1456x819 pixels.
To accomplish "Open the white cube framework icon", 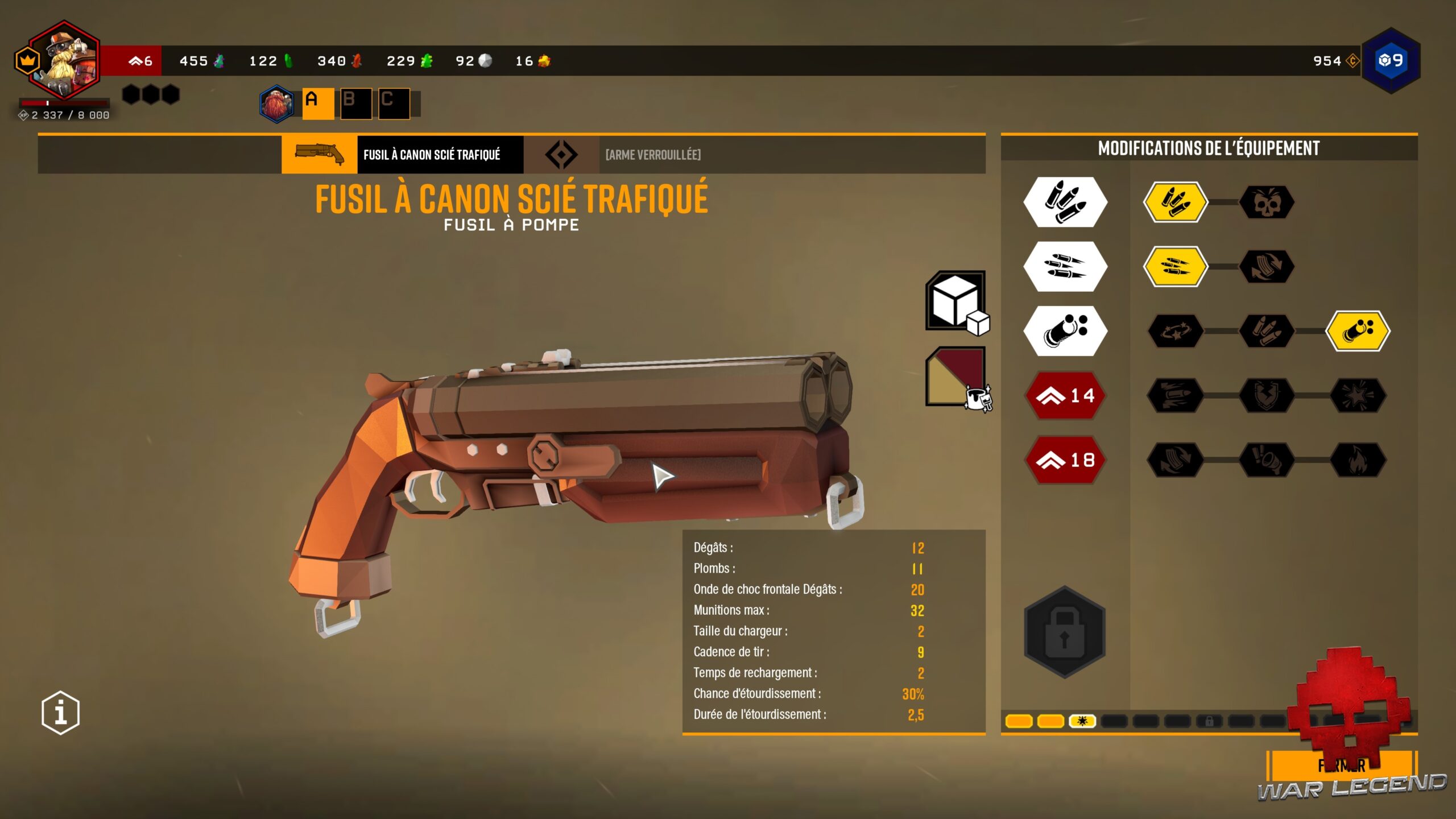I will pos(957,301).
